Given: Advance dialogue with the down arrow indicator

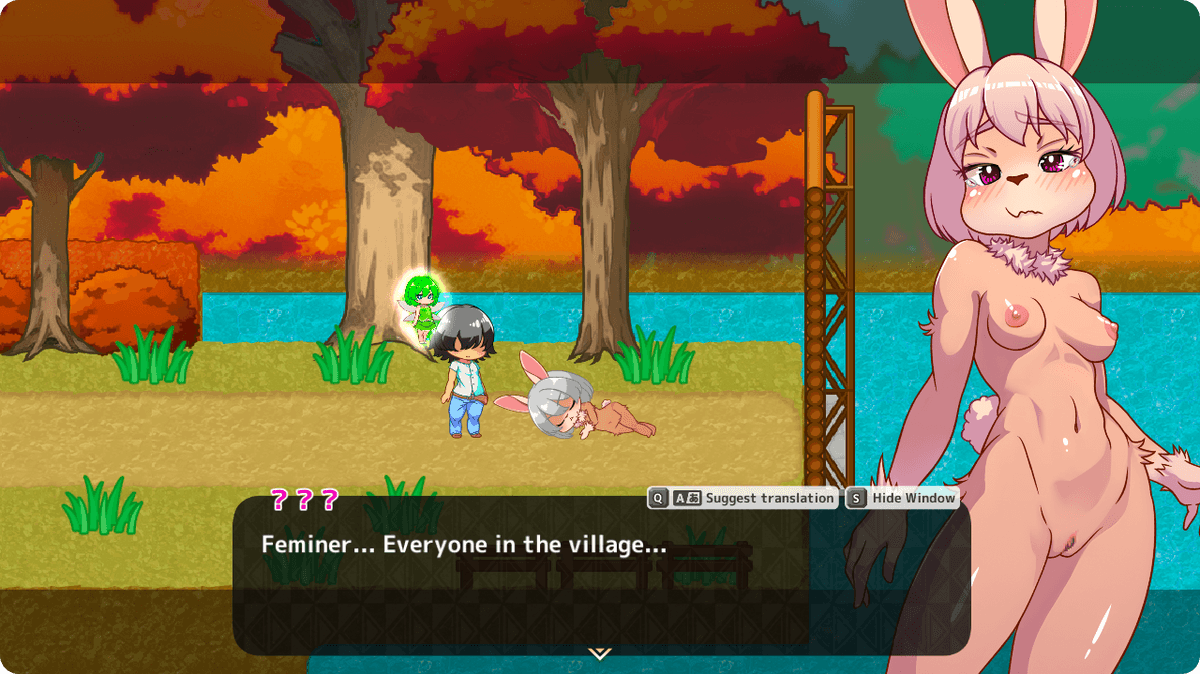Looking at the screenshot, I should pos(599,653).
